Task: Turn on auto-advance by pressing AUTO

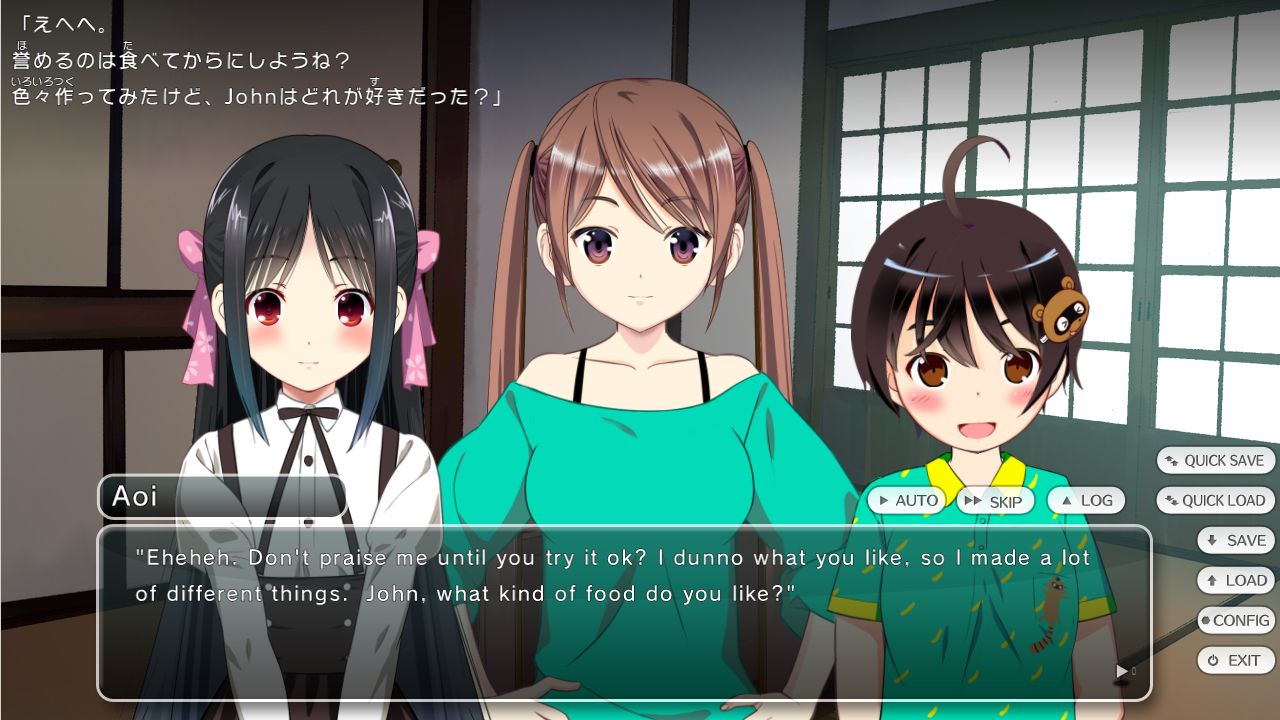Action: coord(908,500)
